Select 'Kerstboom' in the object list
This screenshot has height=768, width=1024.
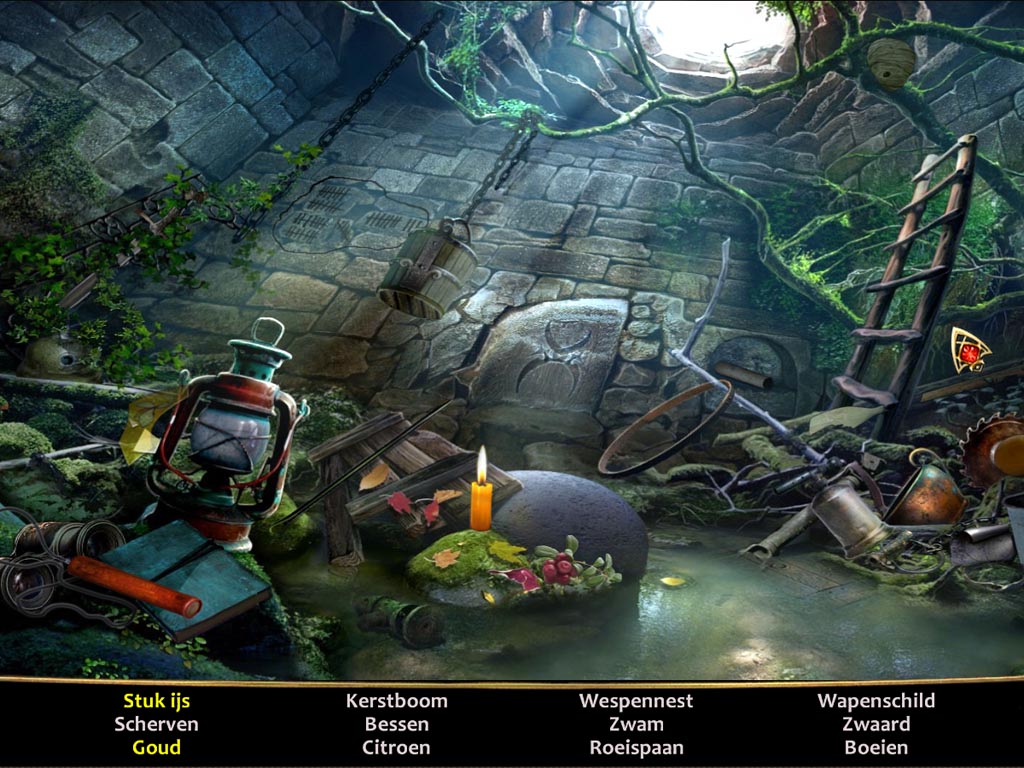(396, 701)
